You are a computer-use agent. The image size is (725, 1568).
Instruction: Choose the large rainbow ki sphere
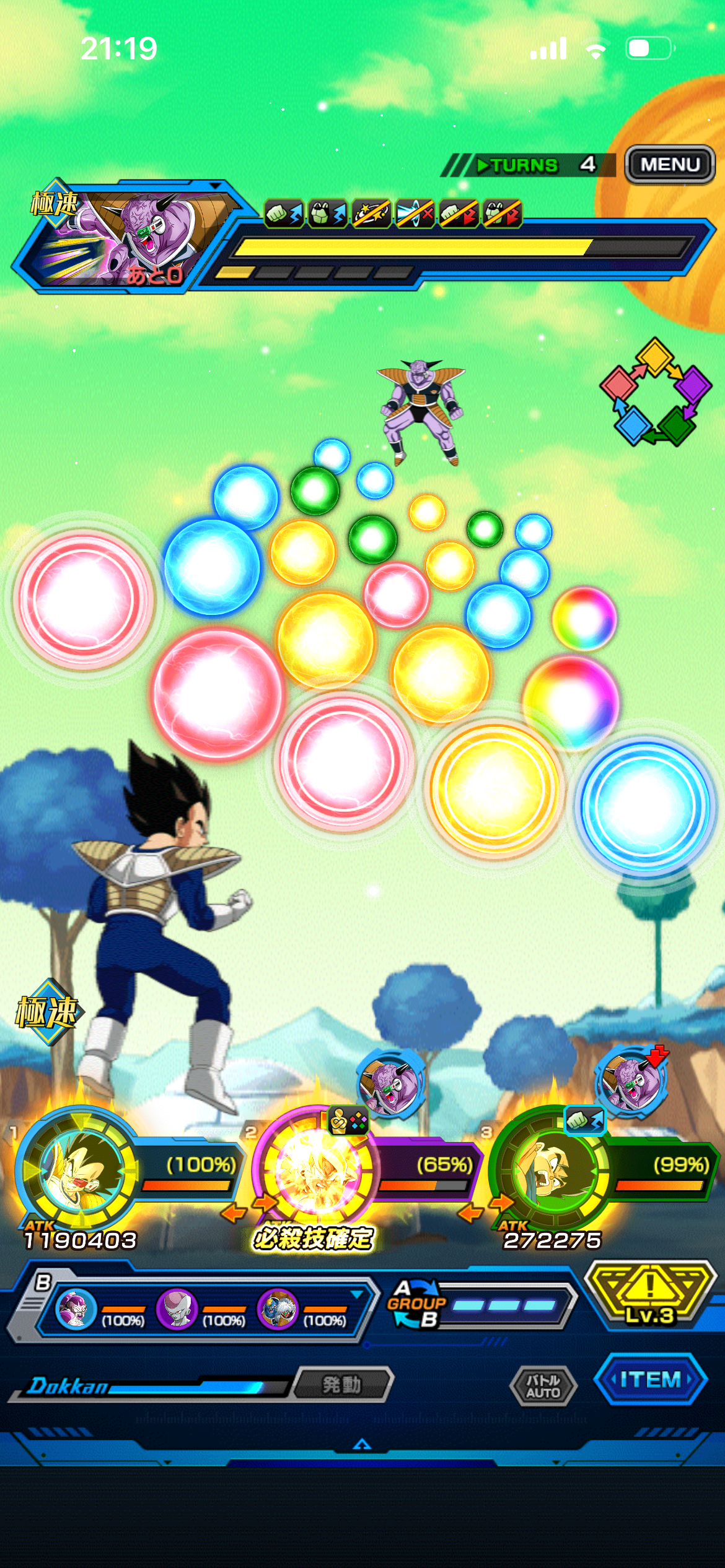coord(571,701)
